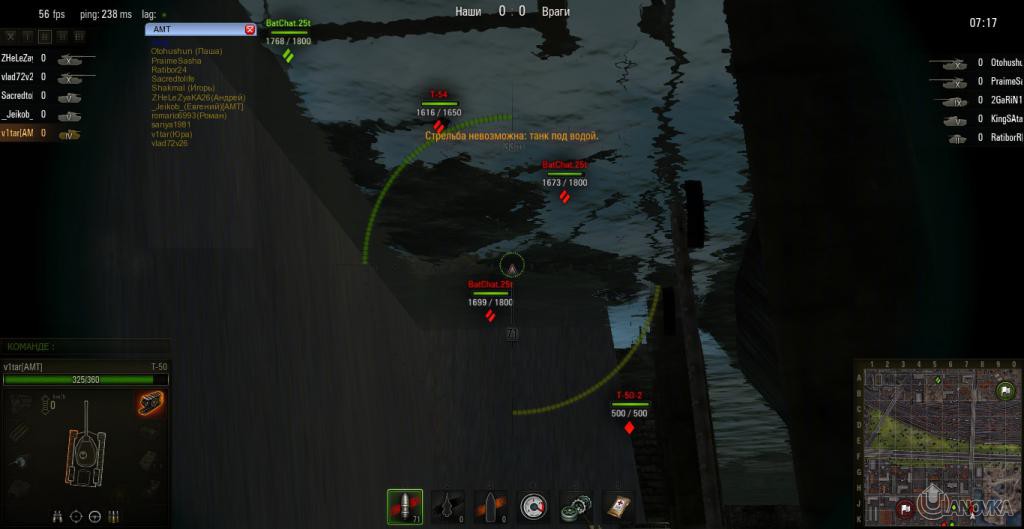Click the steering wheel driver crew icon
The width and height of the screenshot is (1024, 529).
click(x=94, y=516)
